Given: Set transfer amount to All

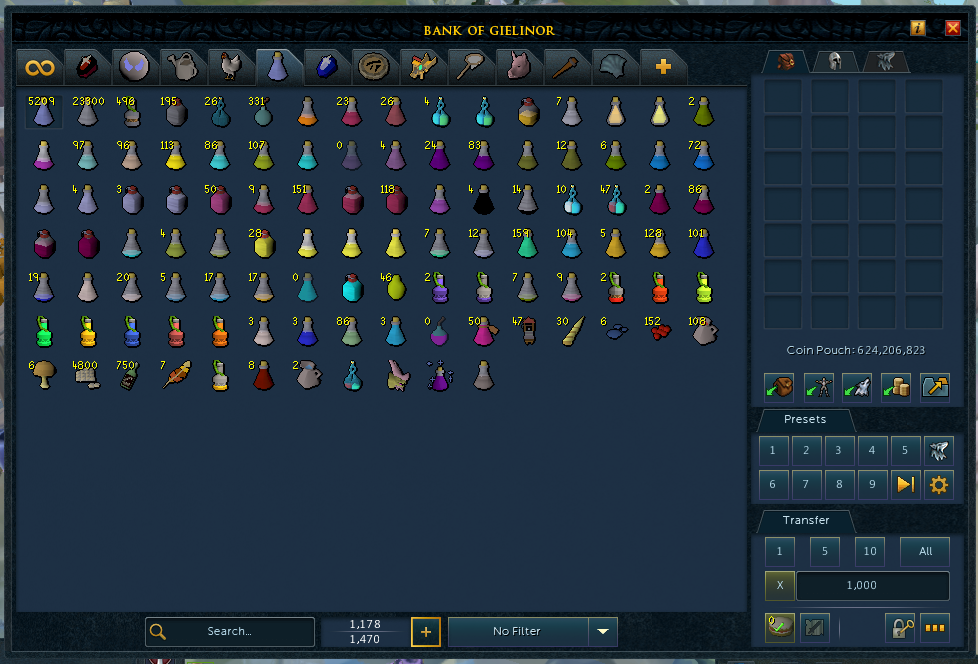Looking at the screenshot, I should click(924, 551).
